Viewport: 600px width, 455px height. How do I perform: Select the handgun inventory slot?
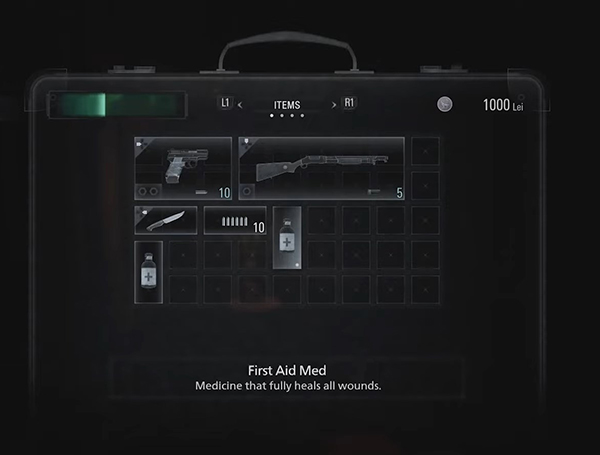pyautogui.click(x=184, y=168)
